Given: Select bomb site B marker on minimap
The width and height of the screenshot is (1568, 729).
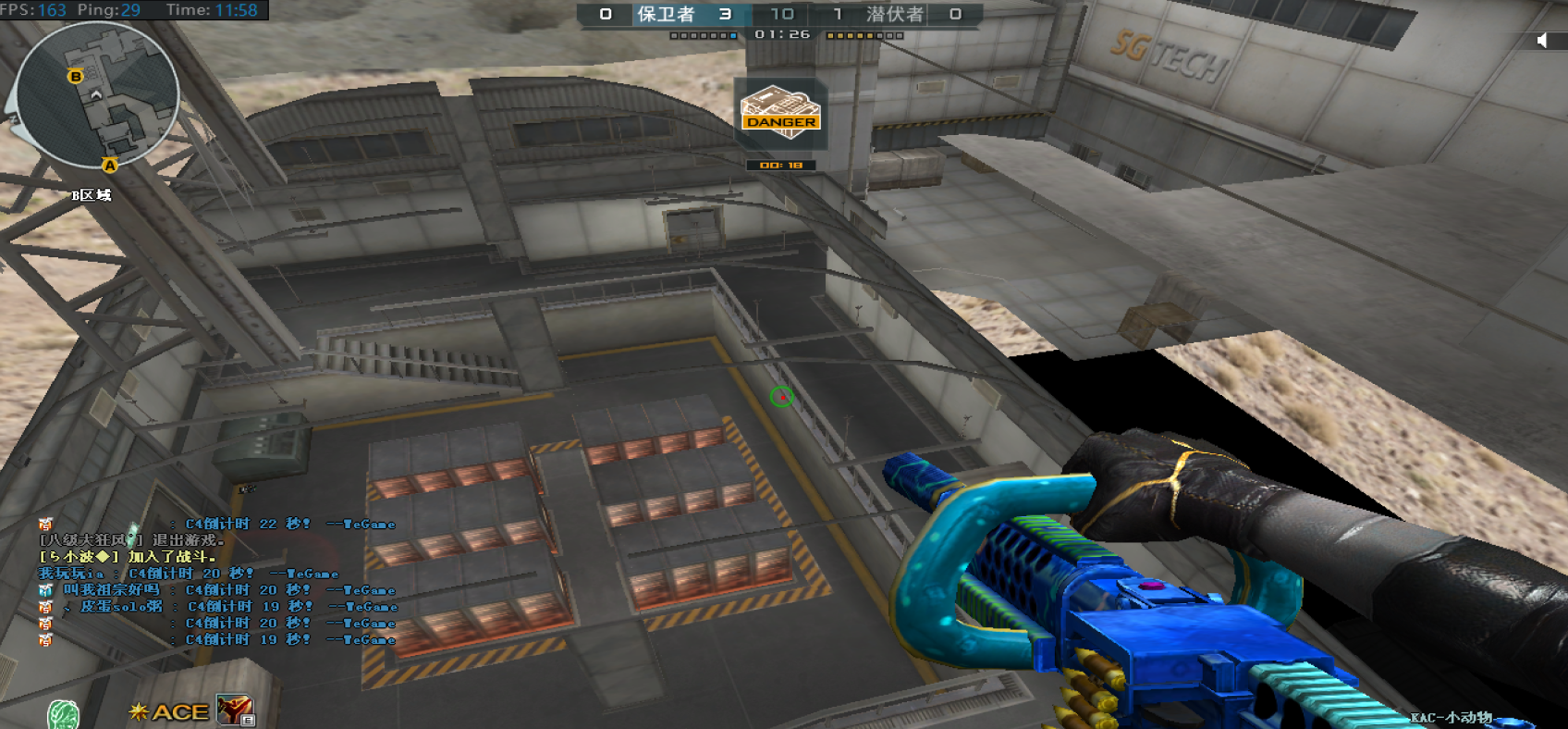Looking at the screenshot, I should [x=76, y=76].
